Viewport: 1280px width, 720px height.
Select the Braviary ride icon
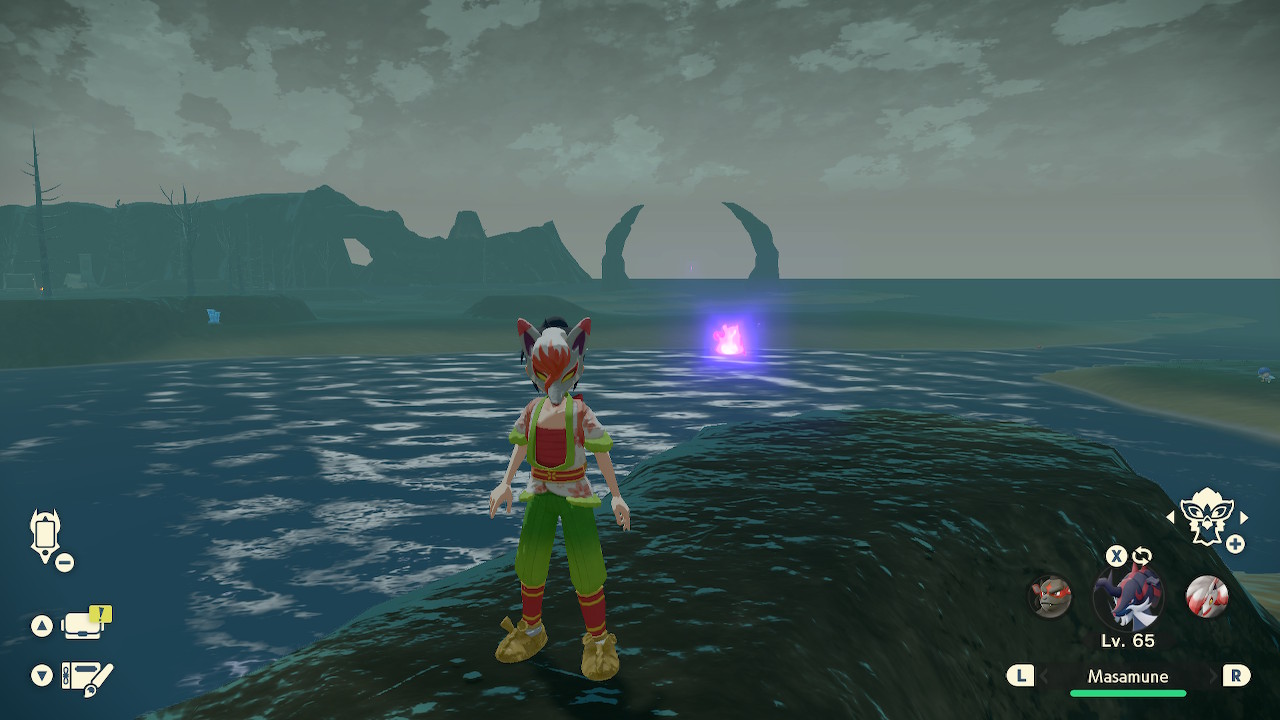point(1206,516)
